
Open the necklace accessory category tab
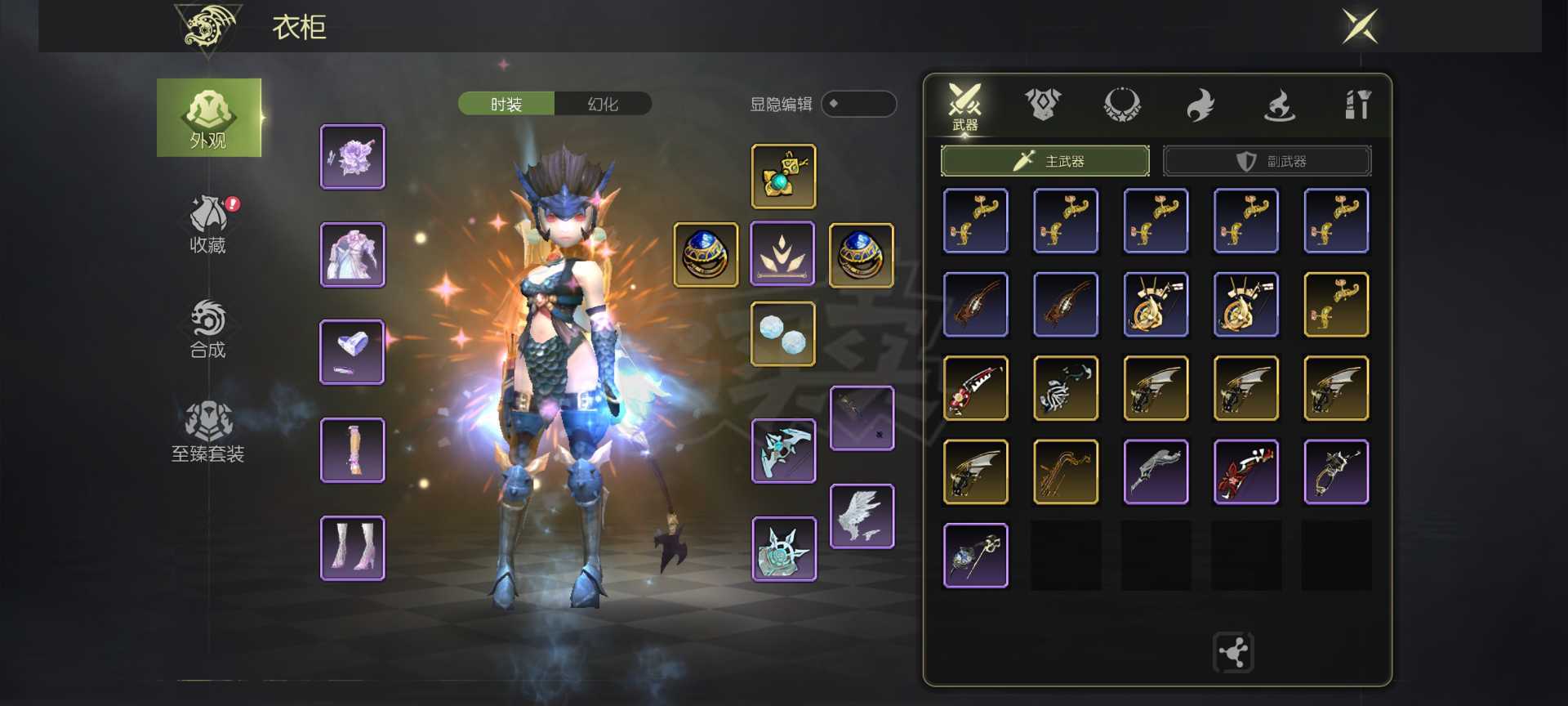point(1121,105)
